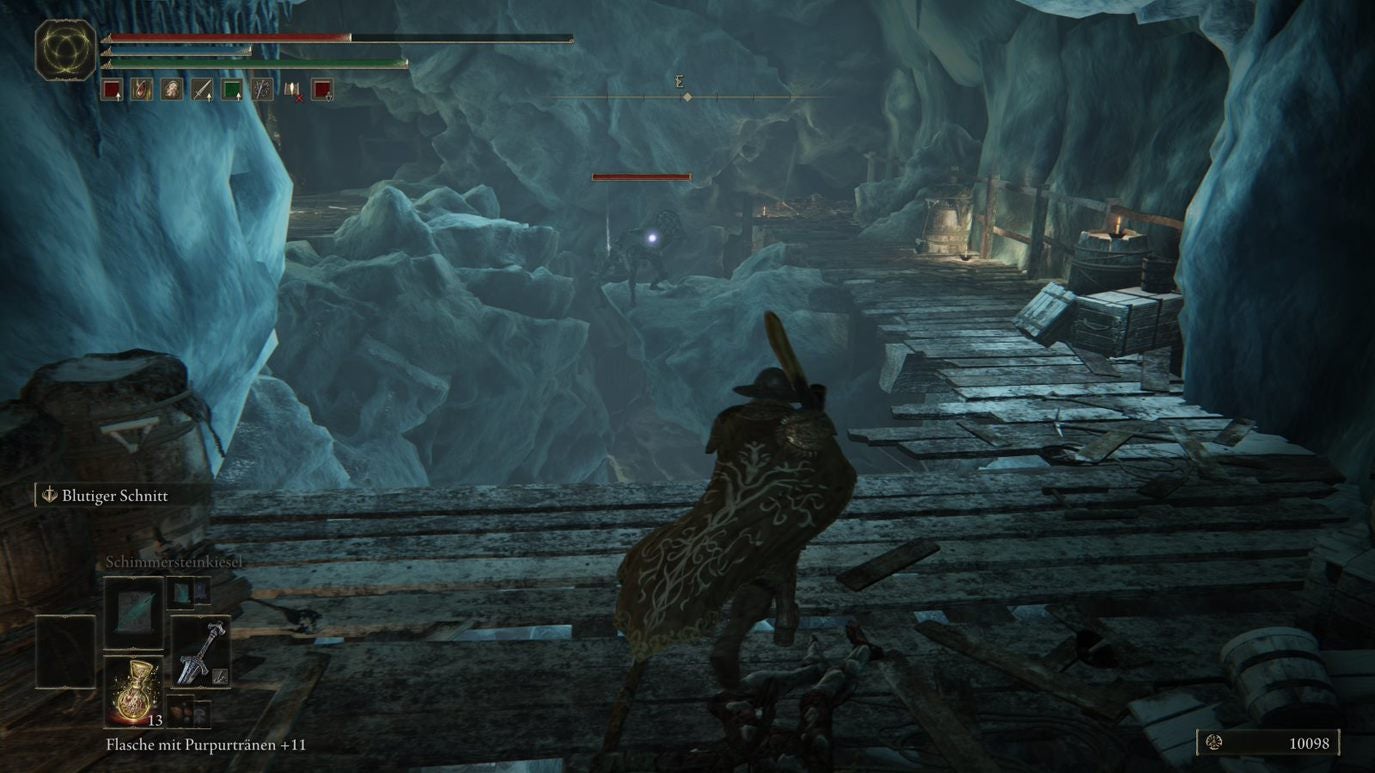Click the small pouch item slot icon

click(179, 711)
